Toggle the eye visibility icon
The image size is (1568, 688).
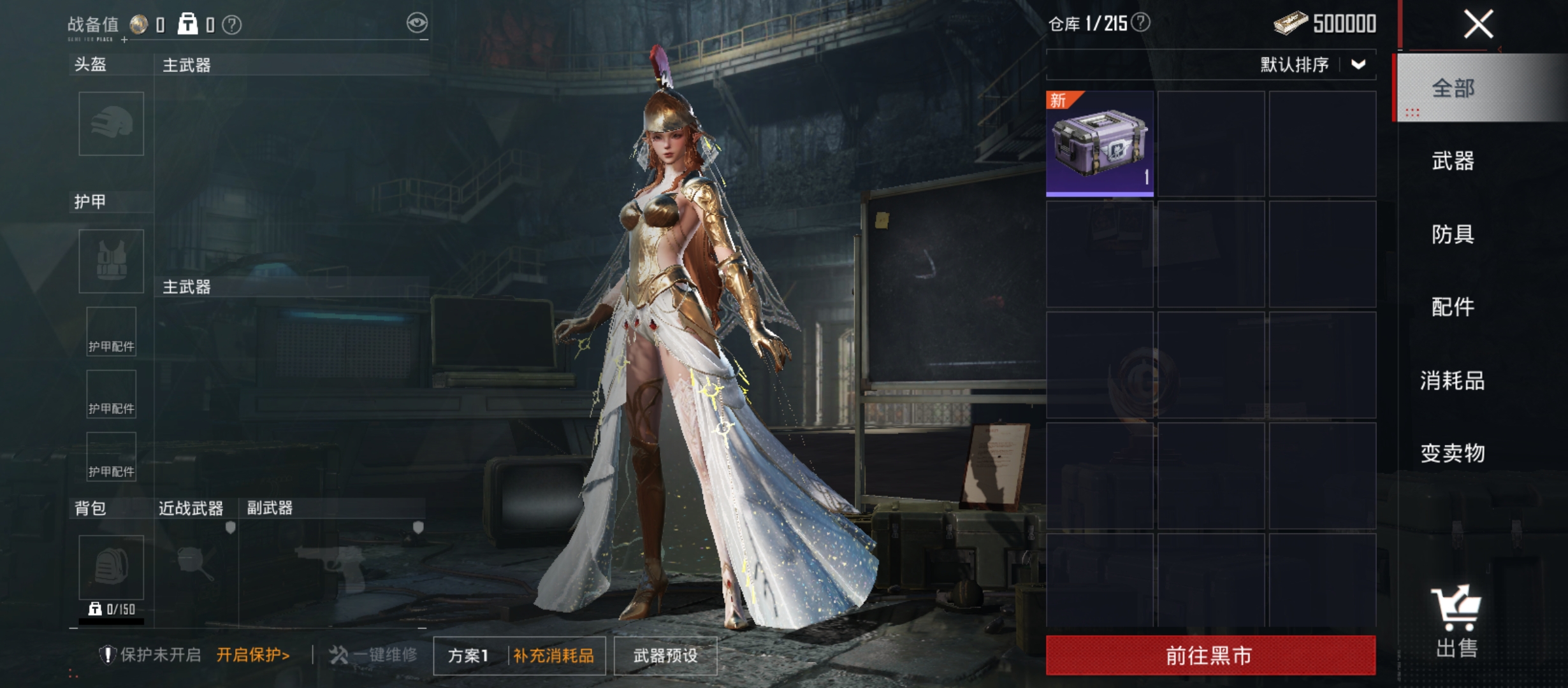click(x=417, y=24)
